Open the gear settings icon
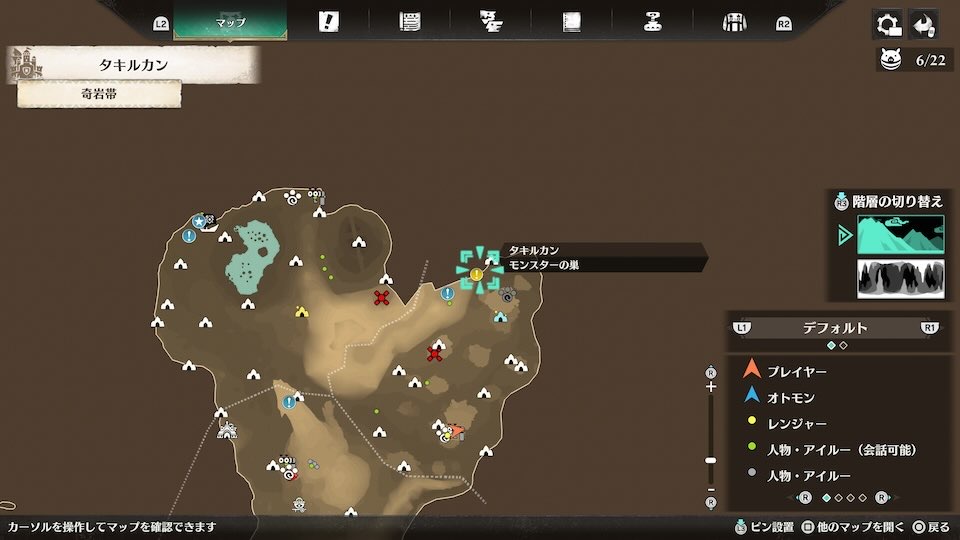 pos(886,24)
